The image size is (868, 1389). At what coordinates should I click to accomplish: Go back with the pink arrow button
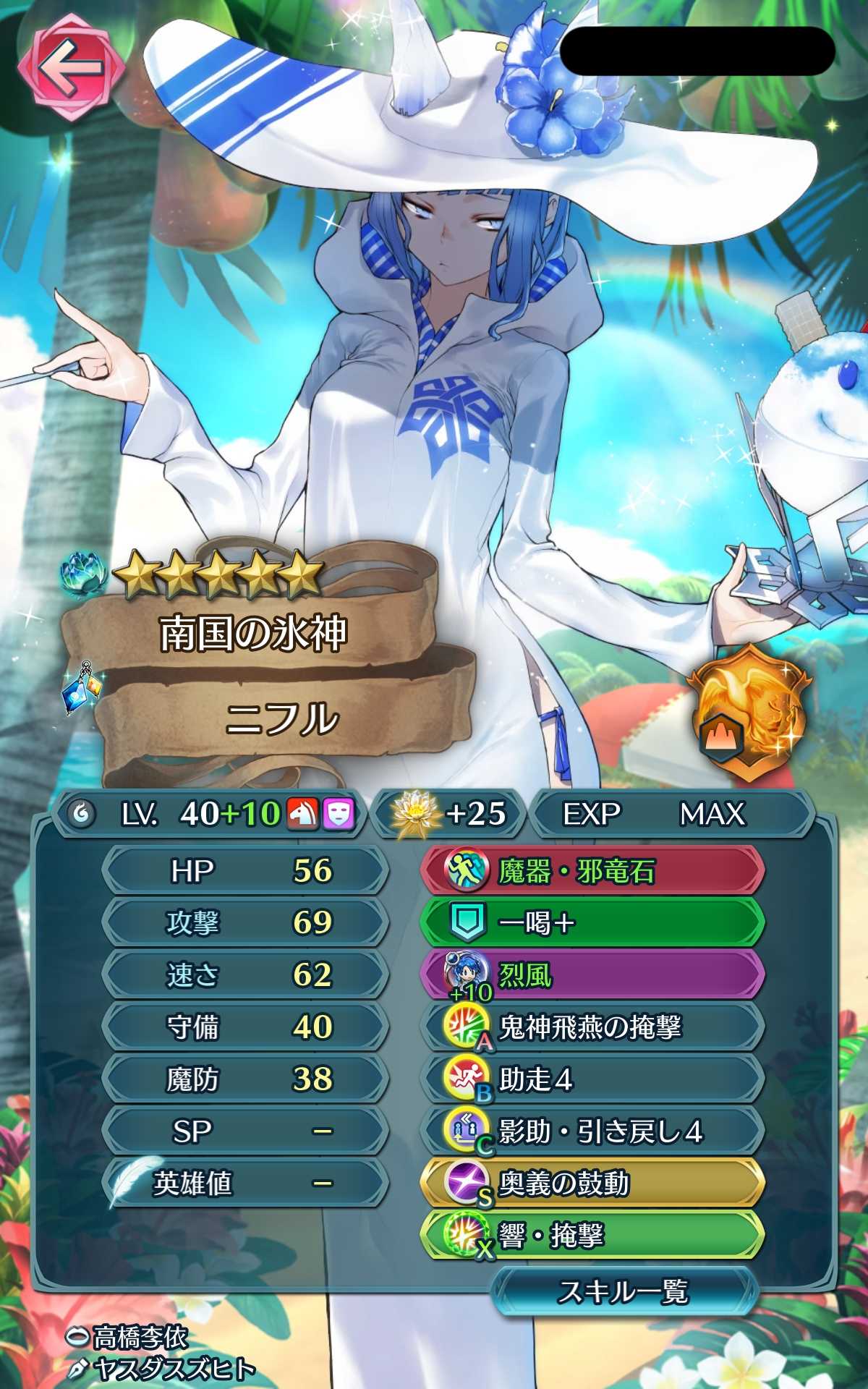[70, 70]
